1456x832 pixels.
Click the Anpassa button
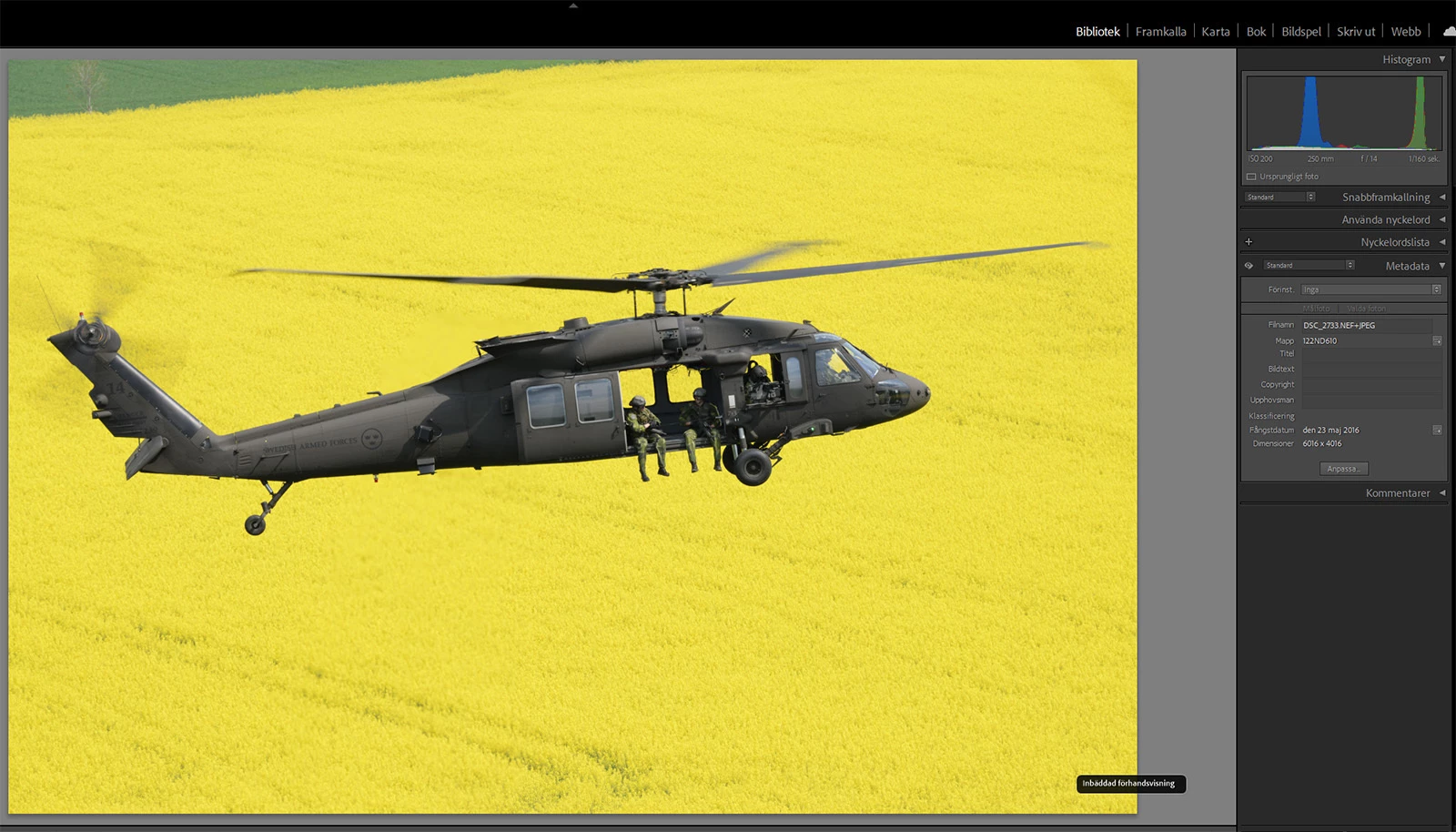pos(1343,469)
